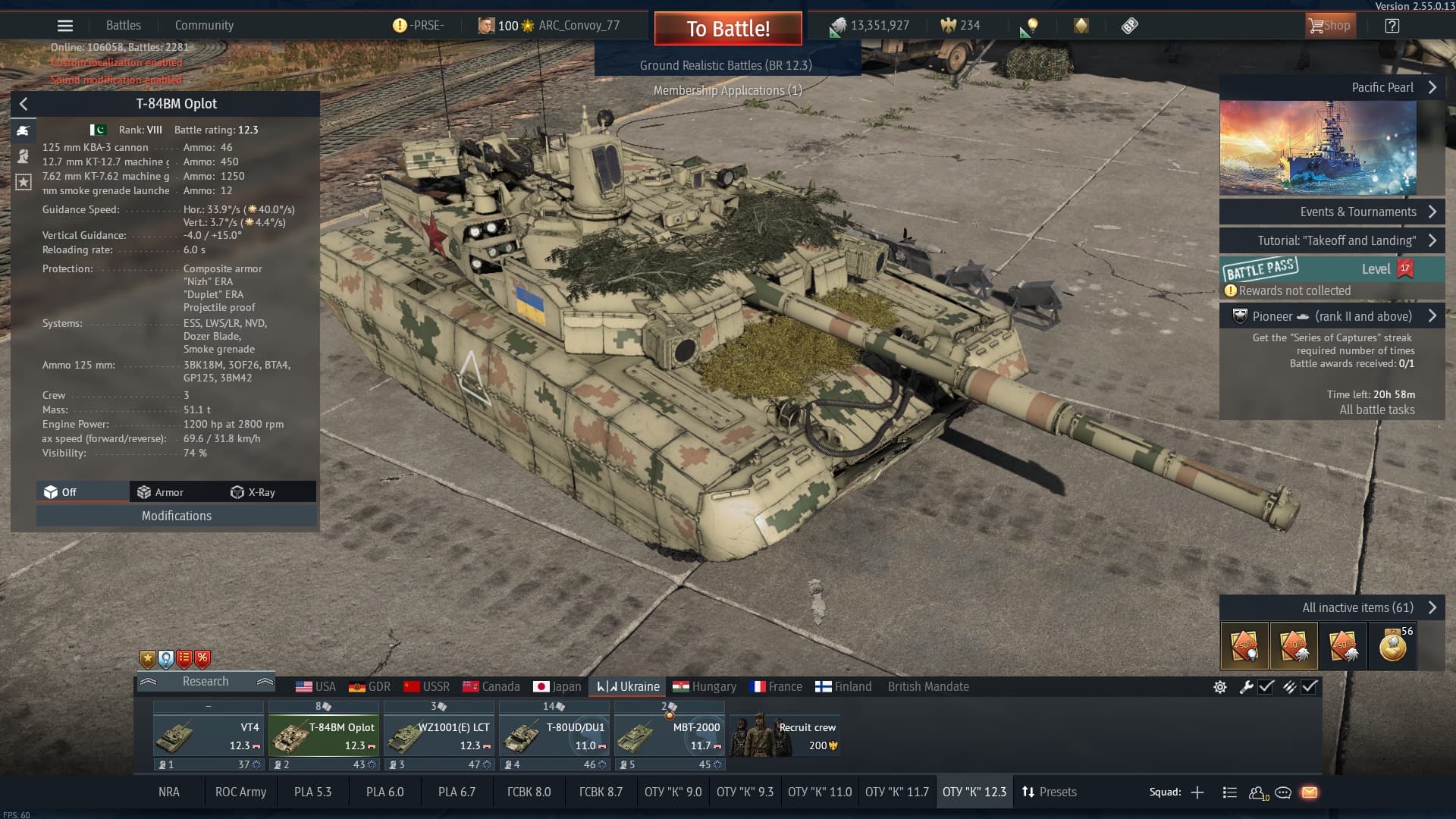View All battle tasks

(x=1376, y=409)
